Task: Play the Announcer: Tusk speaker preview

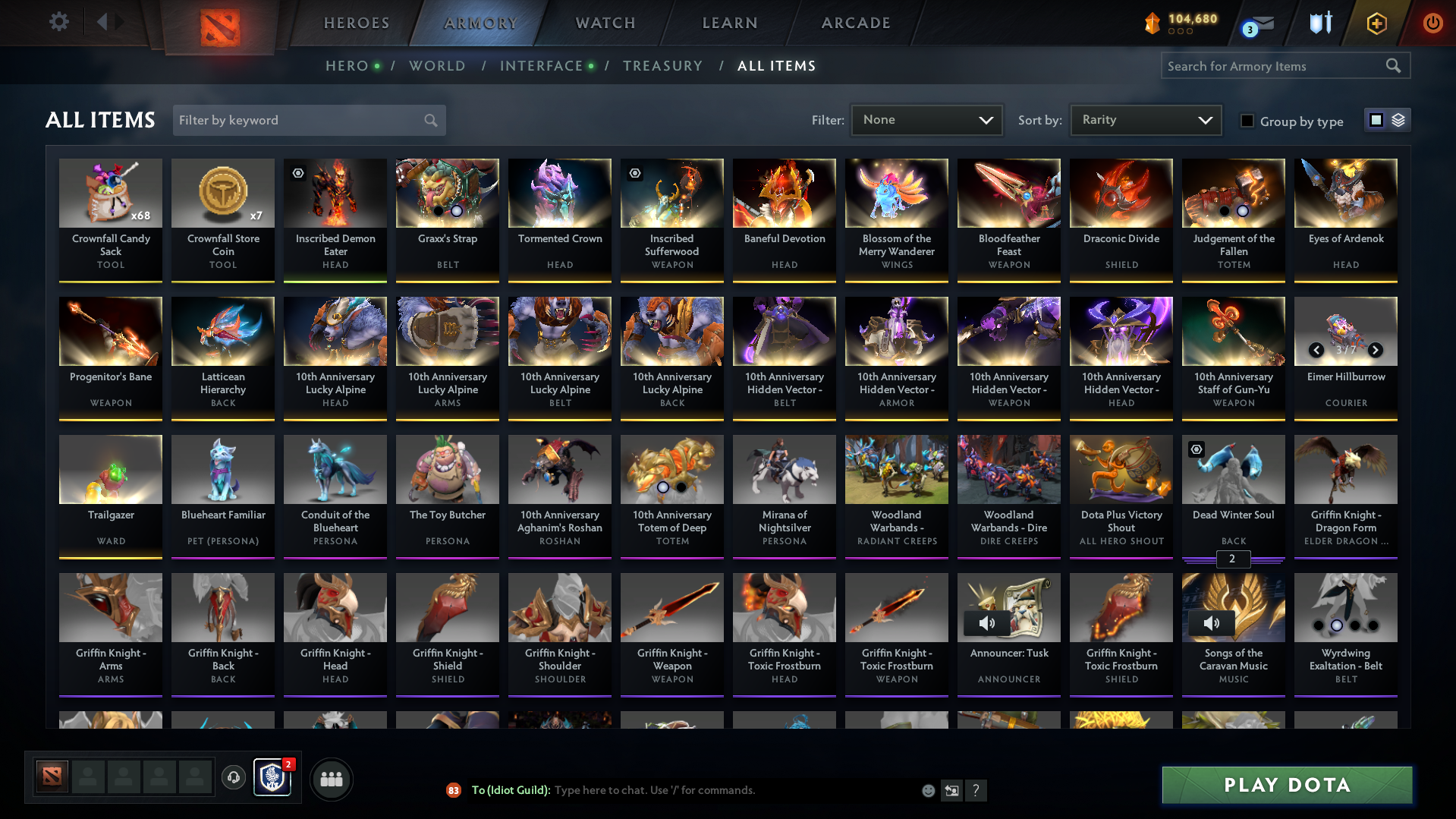Action: 988,622
